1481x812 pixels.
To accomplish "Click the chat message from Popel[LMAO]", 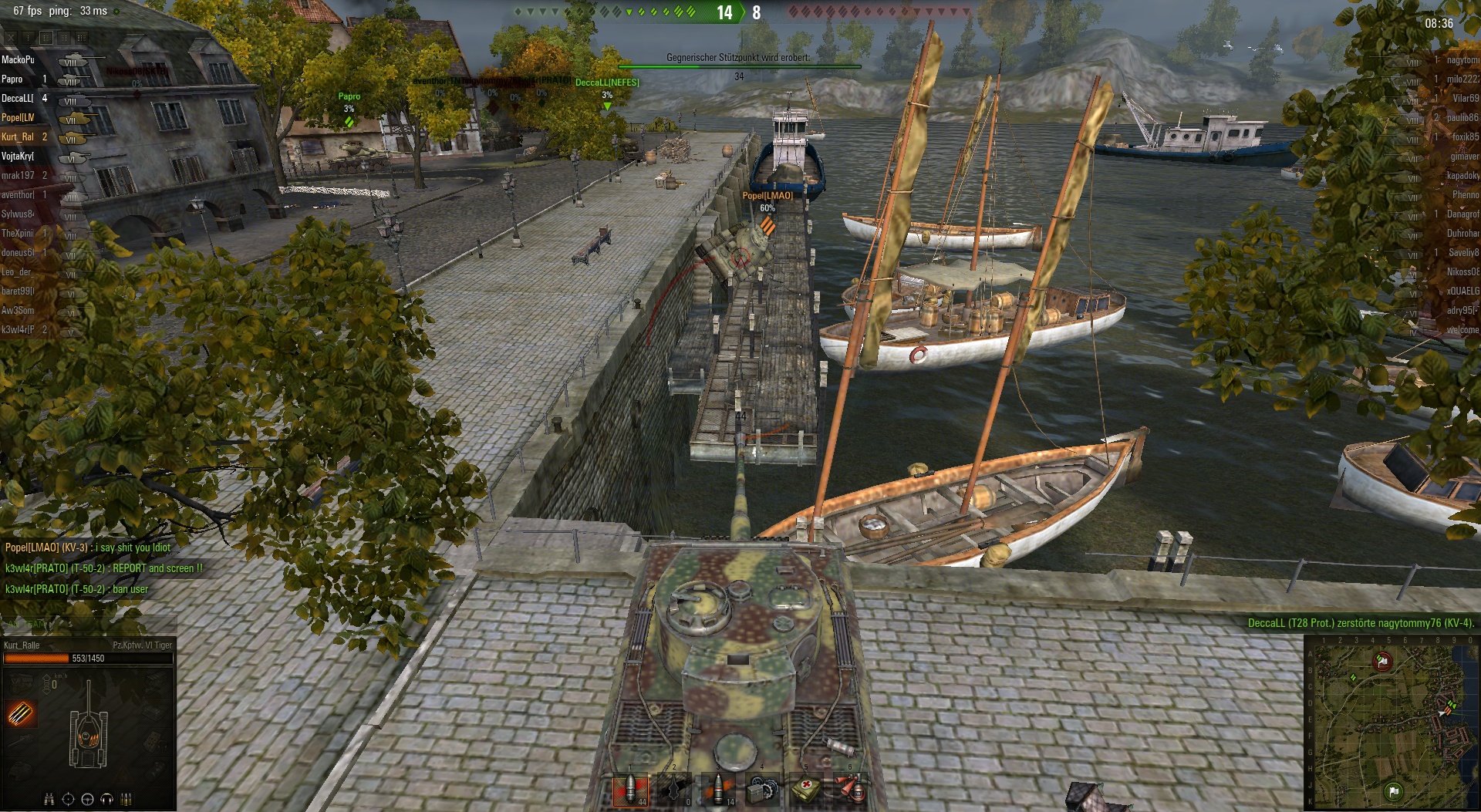I will tap(88, 548).
